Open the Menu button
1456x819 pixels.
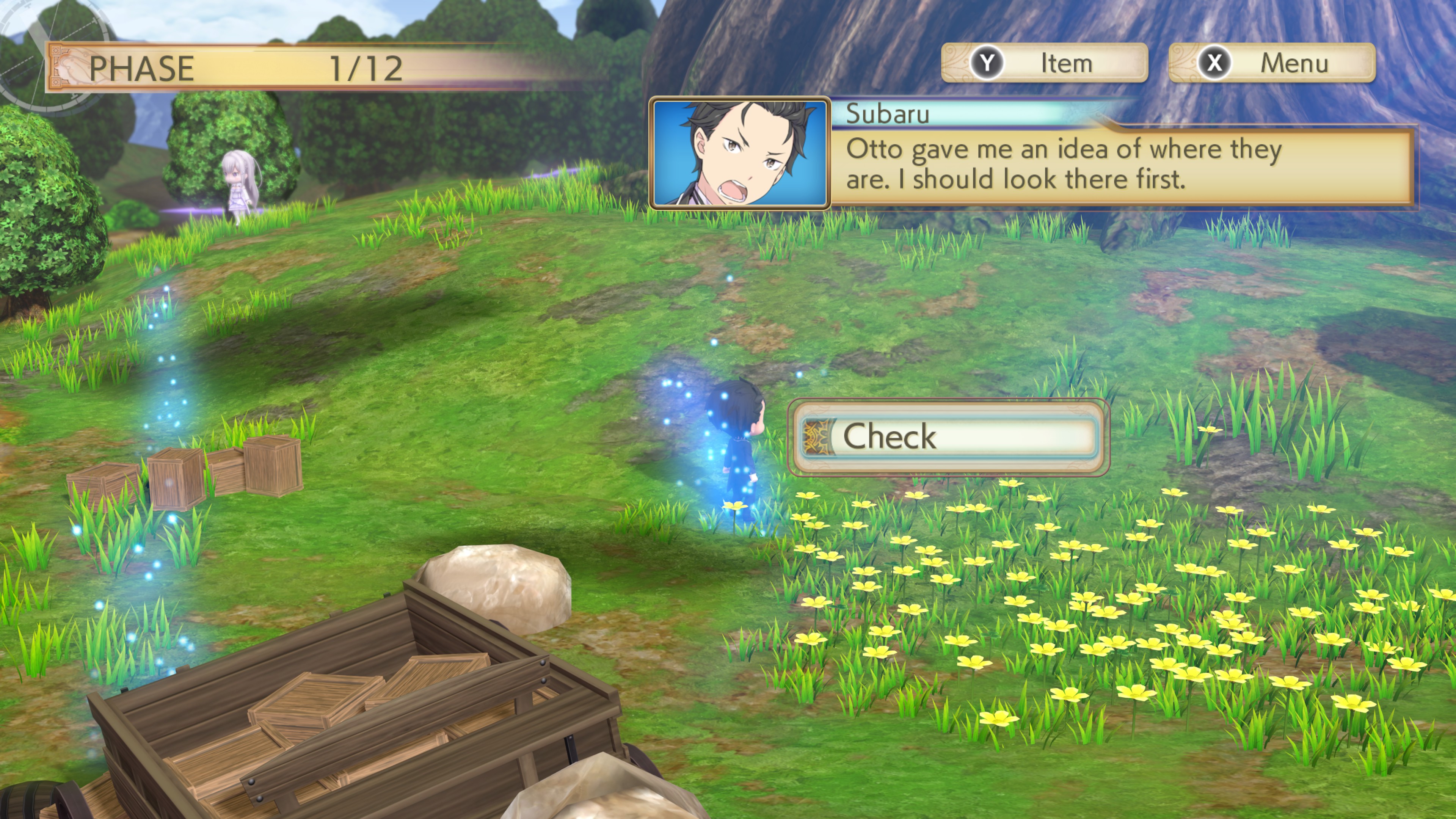click(x=1272, y=63)
